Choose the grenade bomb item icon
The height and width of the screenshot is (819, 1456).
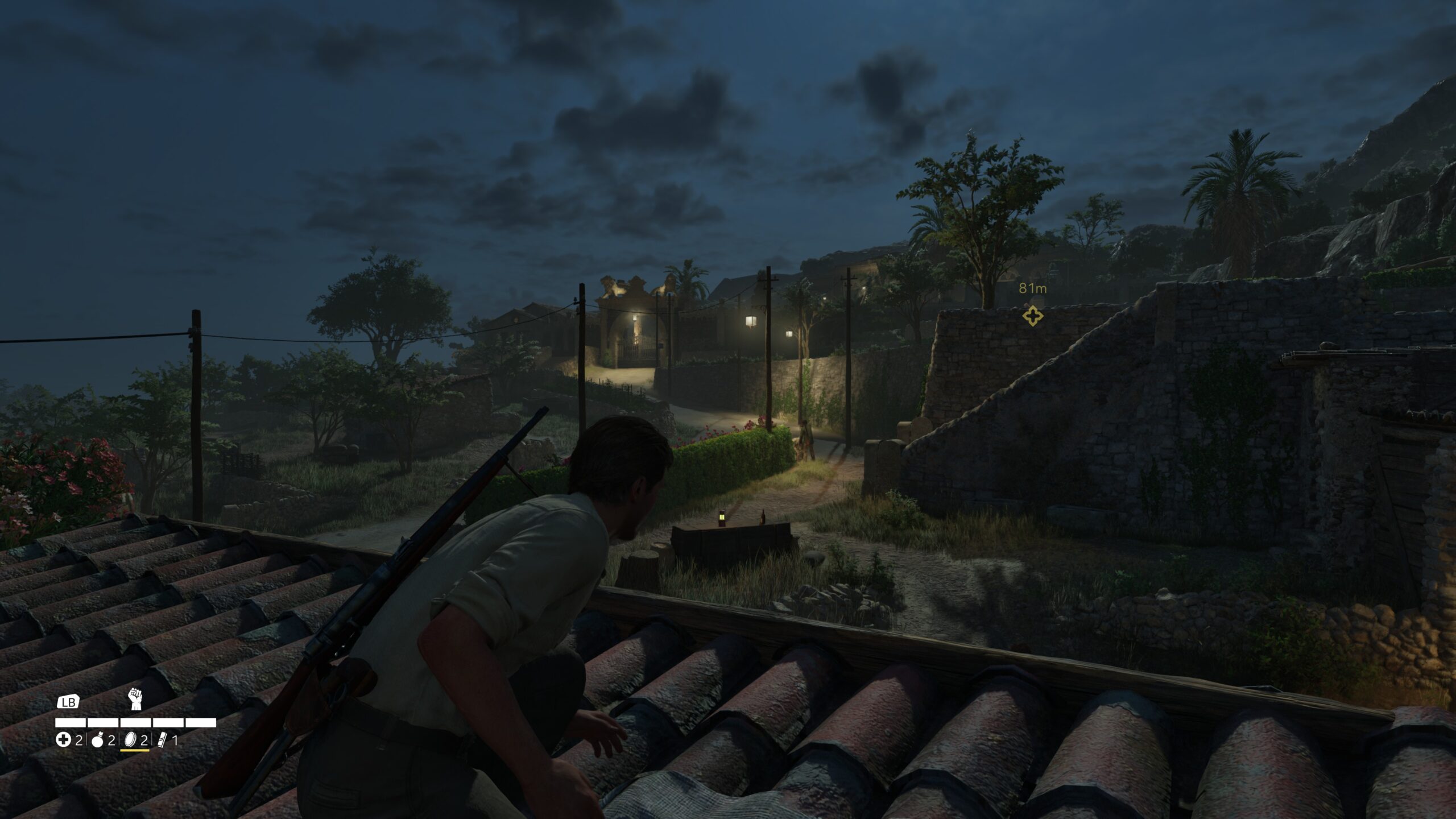point(98,740)
